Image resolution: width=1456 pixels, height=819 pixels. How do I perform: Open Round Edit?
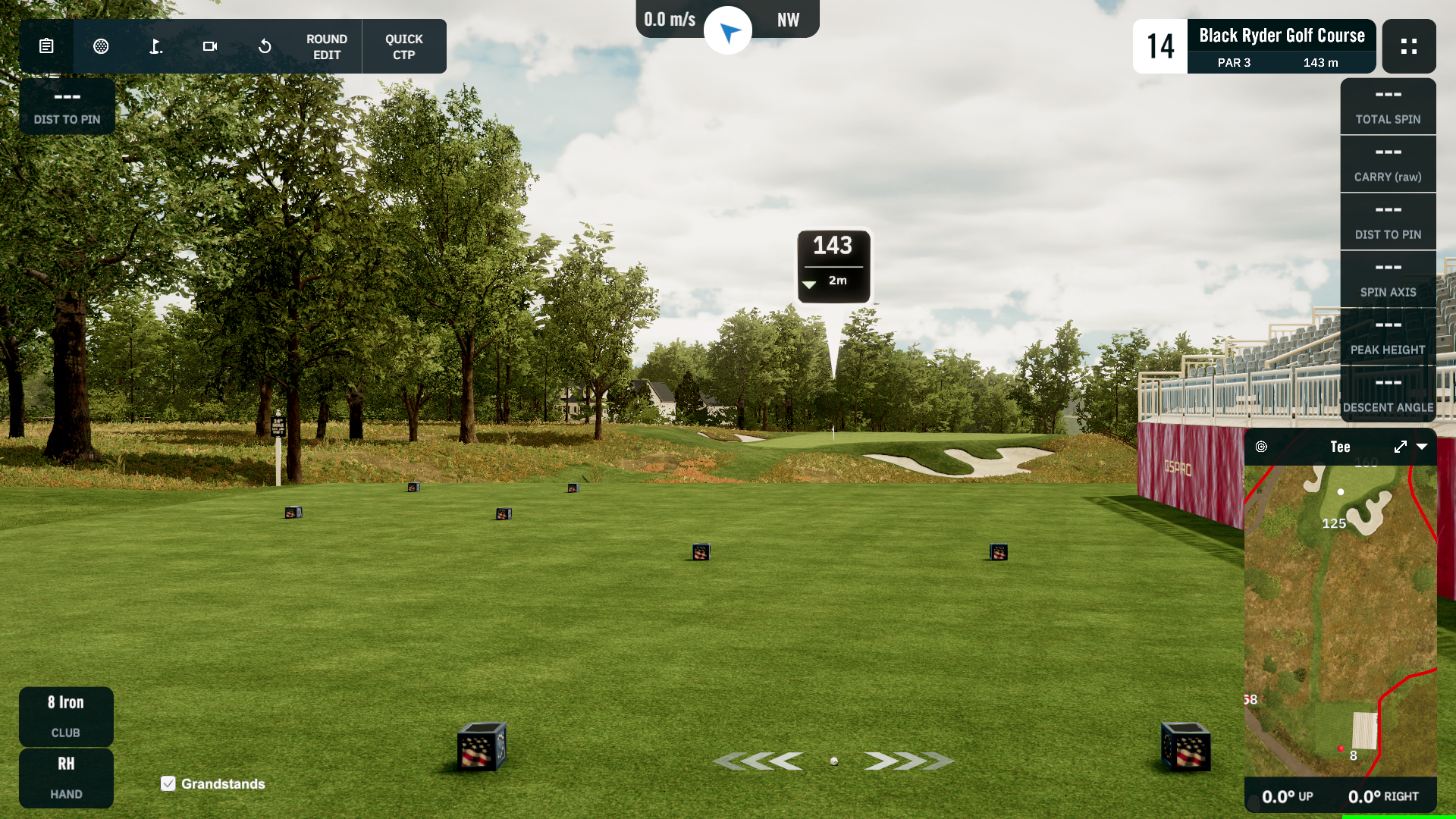click(327, 46)
